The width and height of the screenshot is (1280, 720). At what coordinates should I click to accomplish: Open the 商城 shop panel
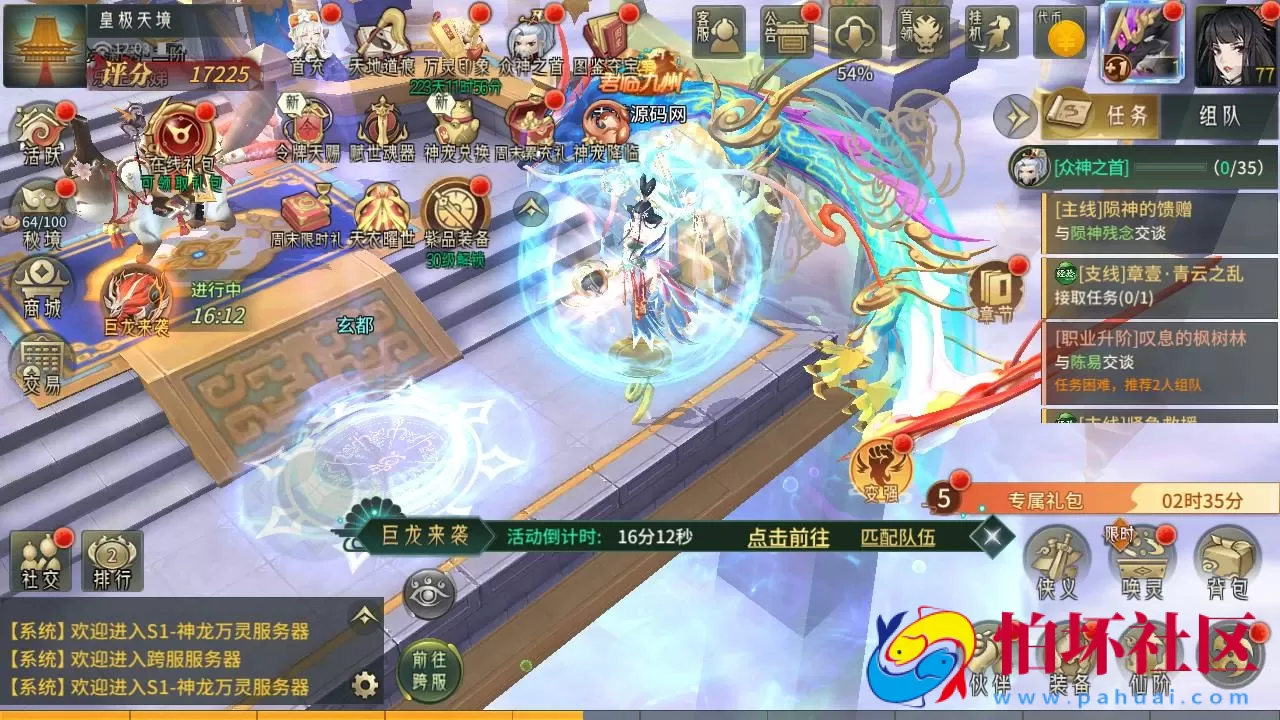coord(41,285)
